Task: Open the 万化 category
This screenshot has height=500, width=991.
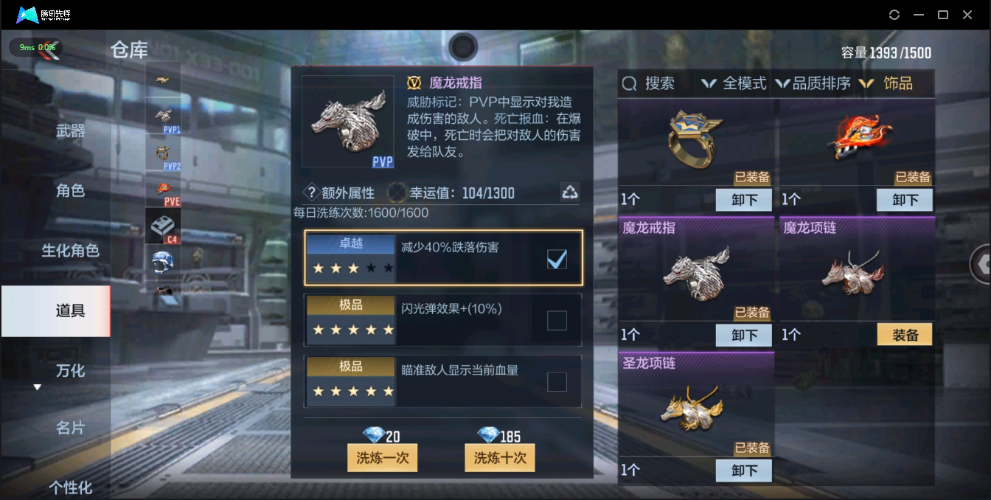Action: click(x=70, y=370)
